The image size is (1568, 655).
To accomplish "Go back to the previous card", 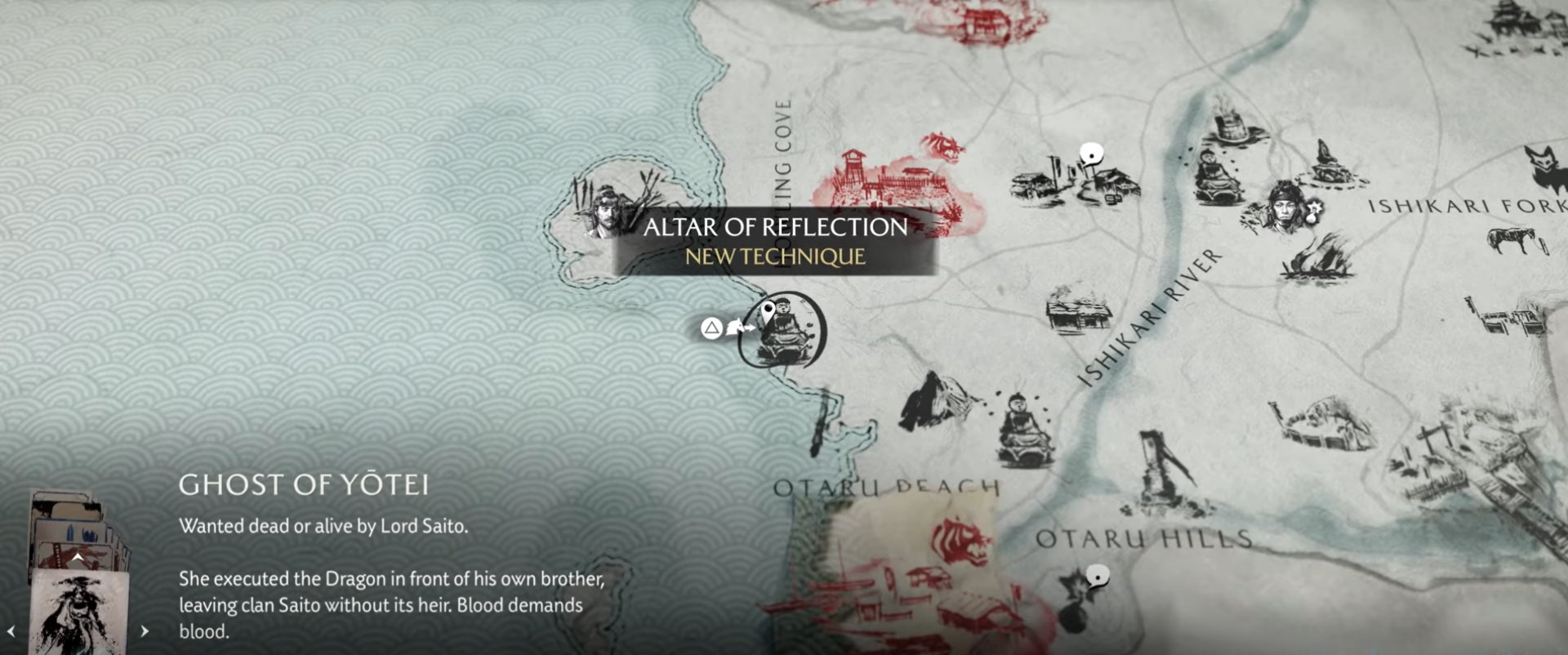I will pyautogui.click(x=11, y=631).
